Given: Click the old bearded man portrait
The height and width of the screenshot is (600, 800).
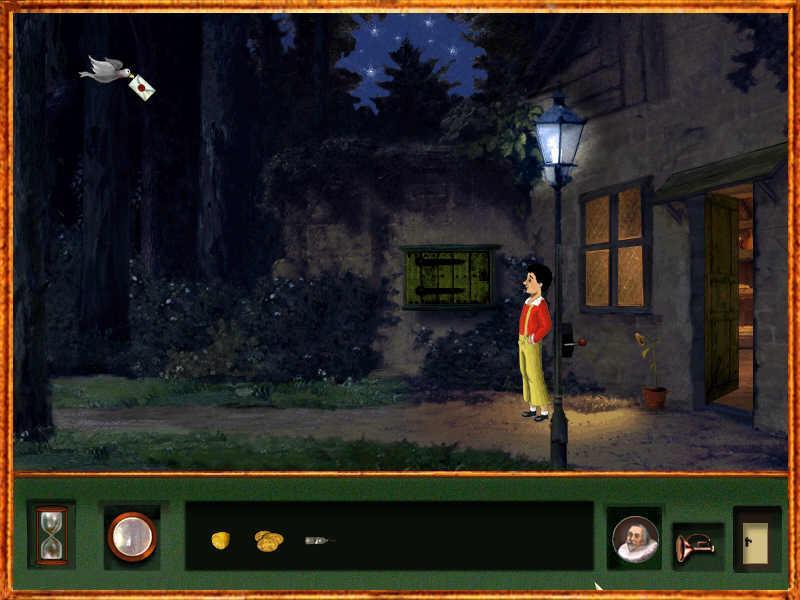Looking at the screenshot, I should [x=635, y=539].
